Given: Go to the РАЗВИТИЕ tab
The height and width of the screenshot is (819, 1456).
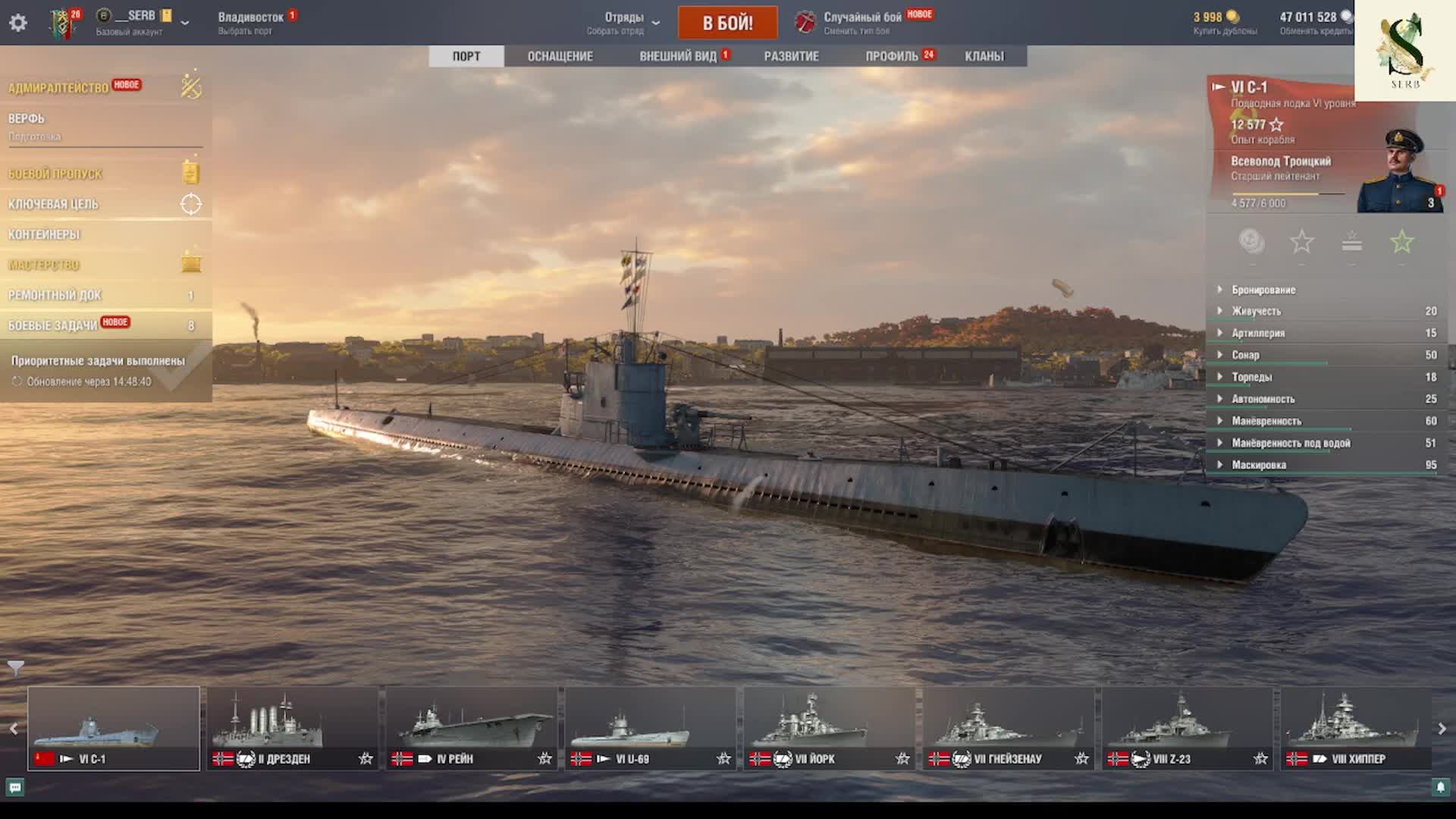Looking at the screenshot, I should point(791,56).
